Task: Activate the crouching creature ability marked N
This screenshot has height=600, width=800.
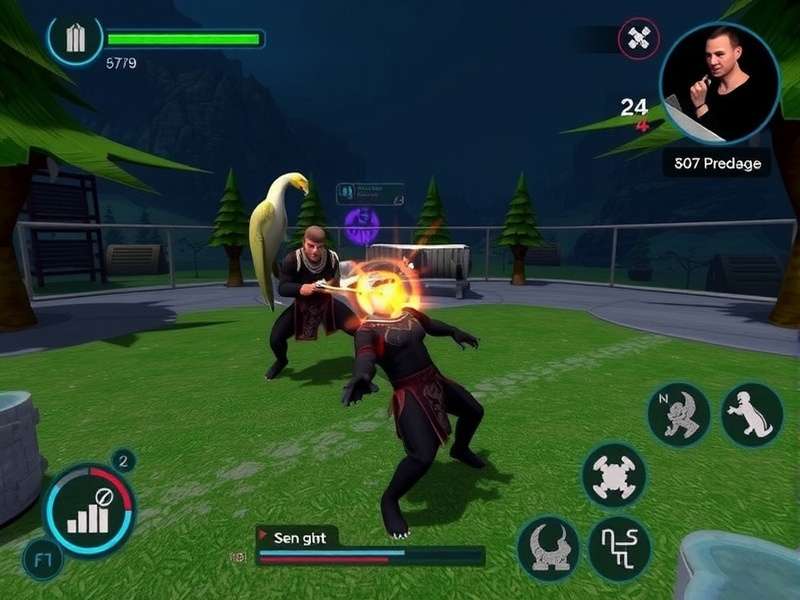Action: (x=678, y=414)
